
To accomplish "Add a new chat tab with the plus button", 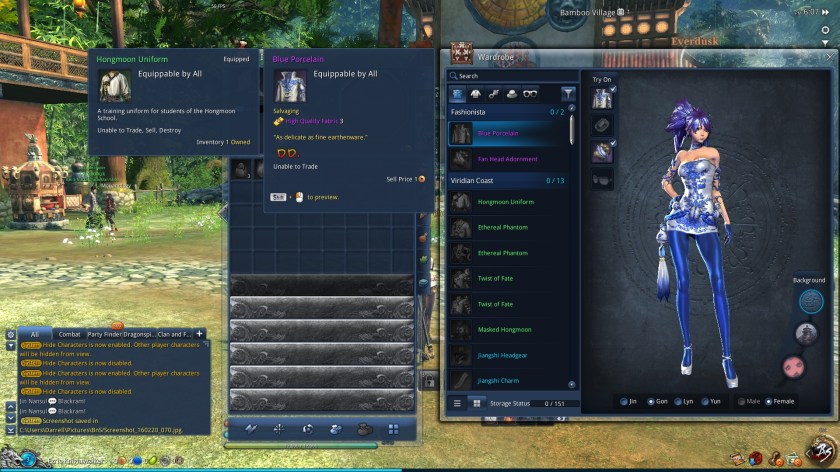I will 199,334.
